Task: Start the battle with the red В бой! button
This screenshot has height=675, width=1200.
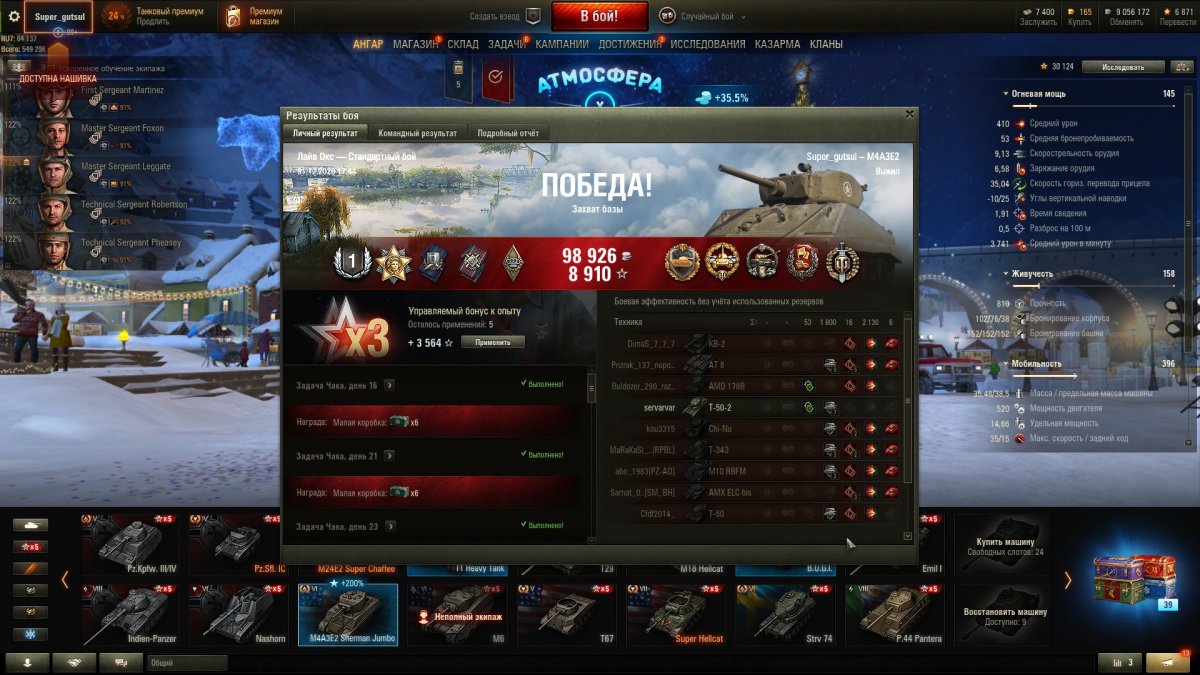Action: (599, 16)
